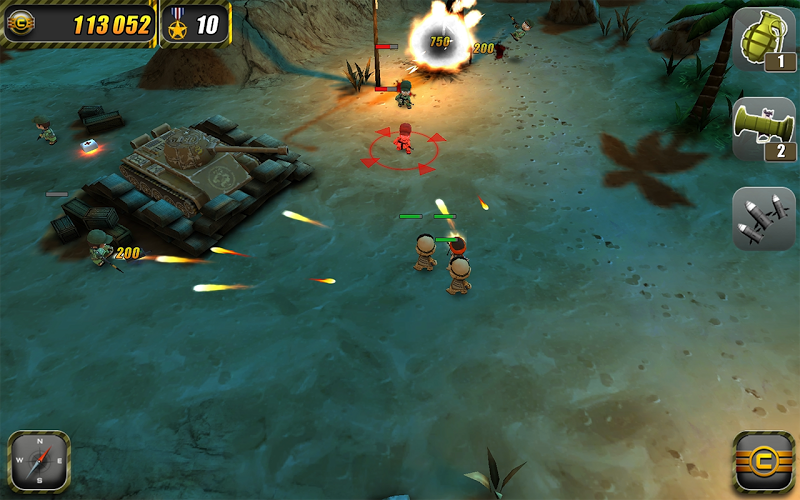Open the compass map button

click(39, 461)
